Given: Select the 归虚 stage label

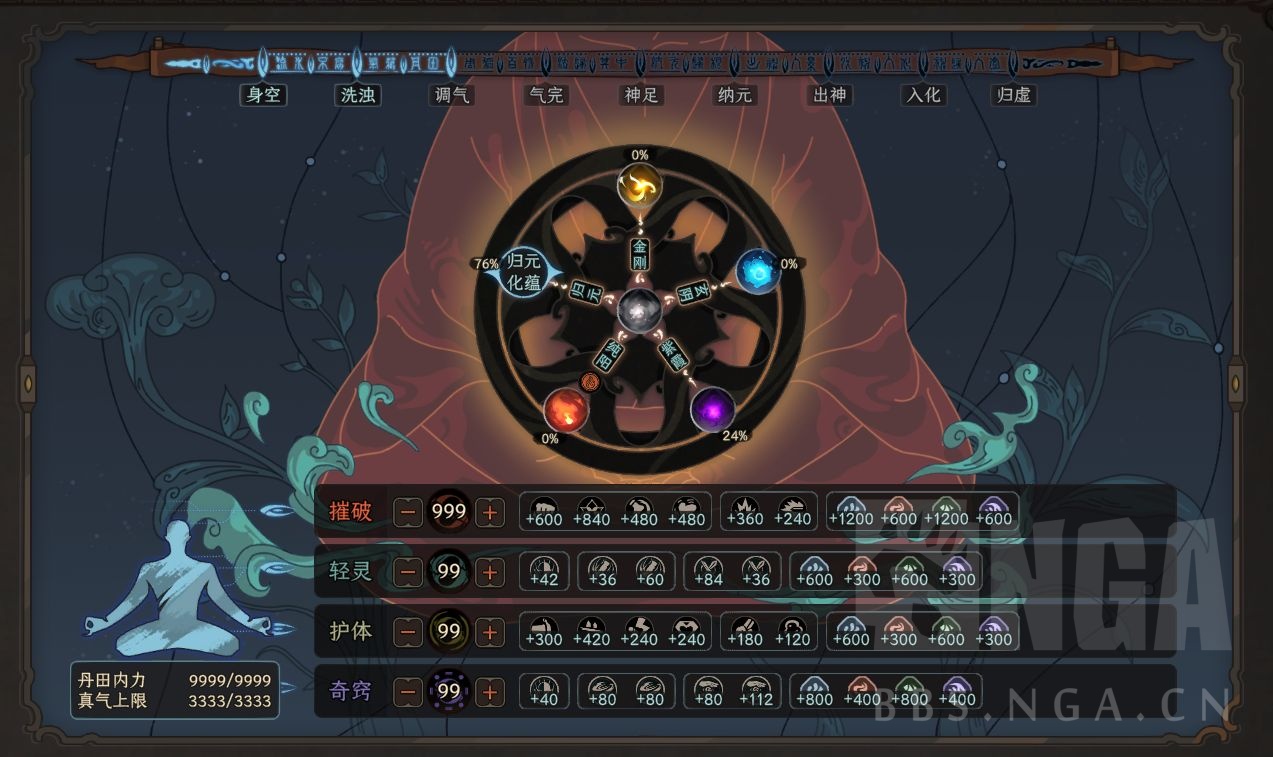Looking at the screenshot, I should [x=1013, y=95].
